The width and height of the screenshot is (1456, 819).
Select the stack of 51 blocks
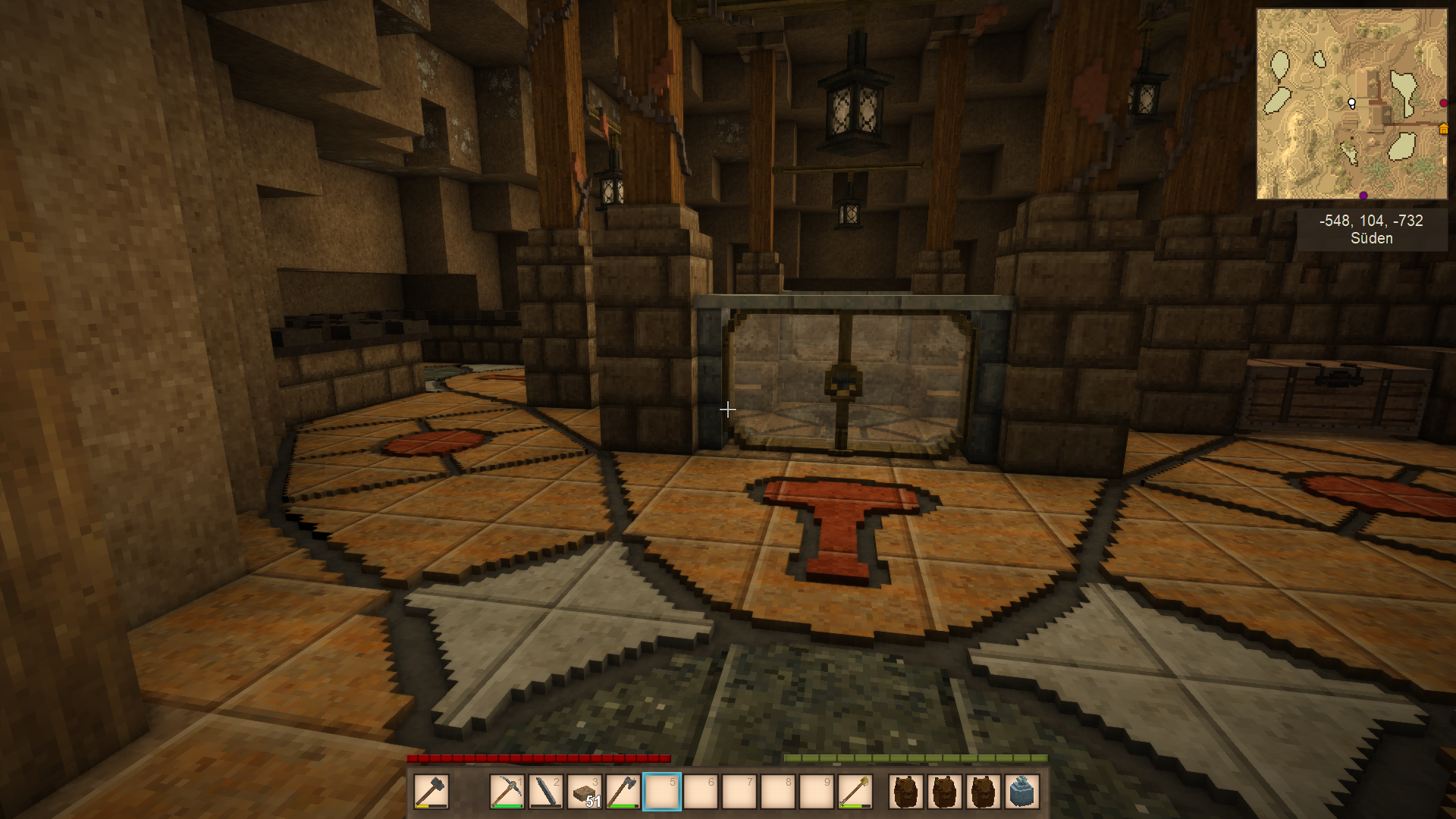point(584,792)
